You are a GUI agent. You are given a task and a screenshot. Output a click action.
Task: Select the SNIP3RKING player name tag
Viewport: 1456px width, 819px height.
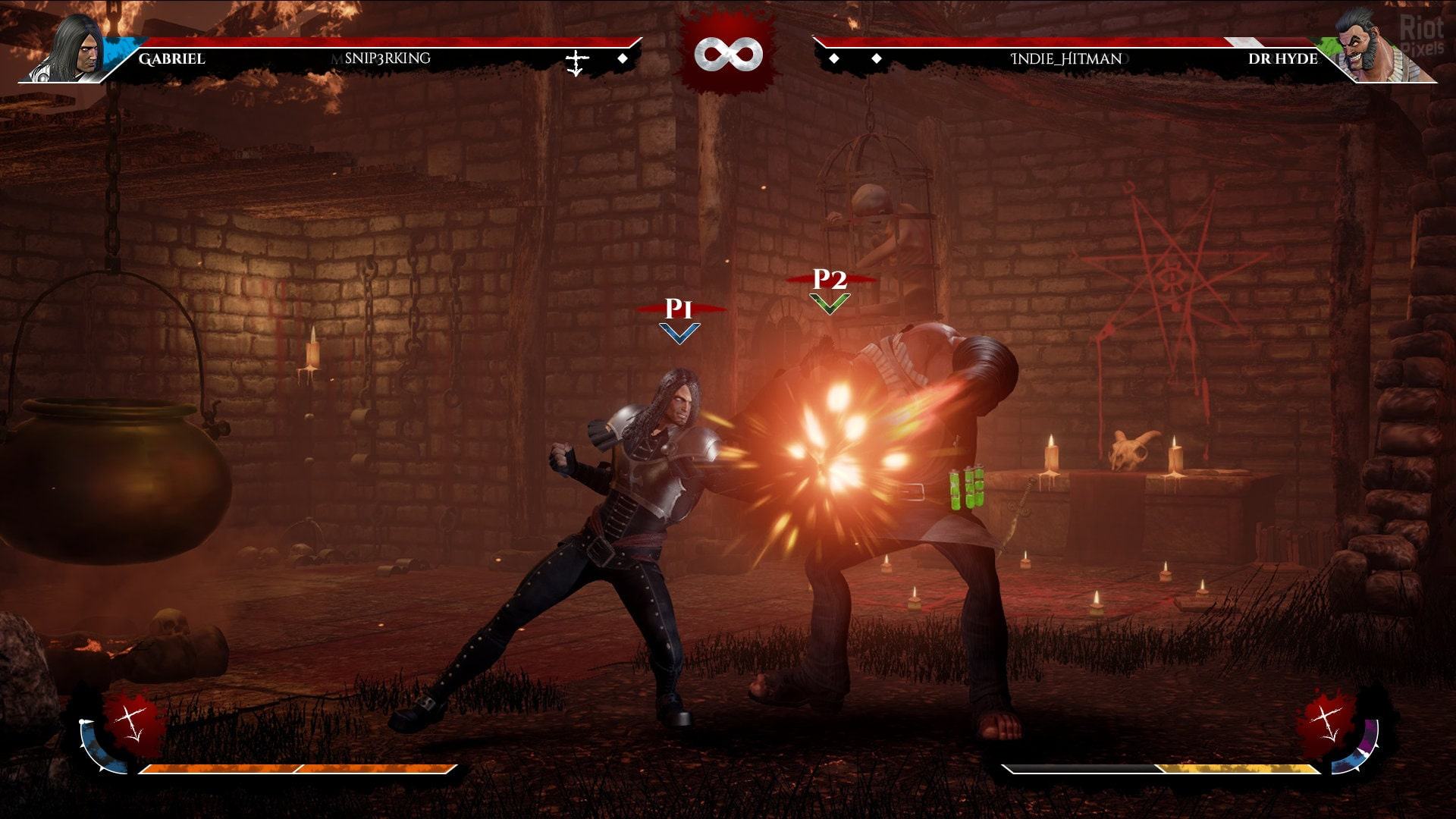click(387, 58)
